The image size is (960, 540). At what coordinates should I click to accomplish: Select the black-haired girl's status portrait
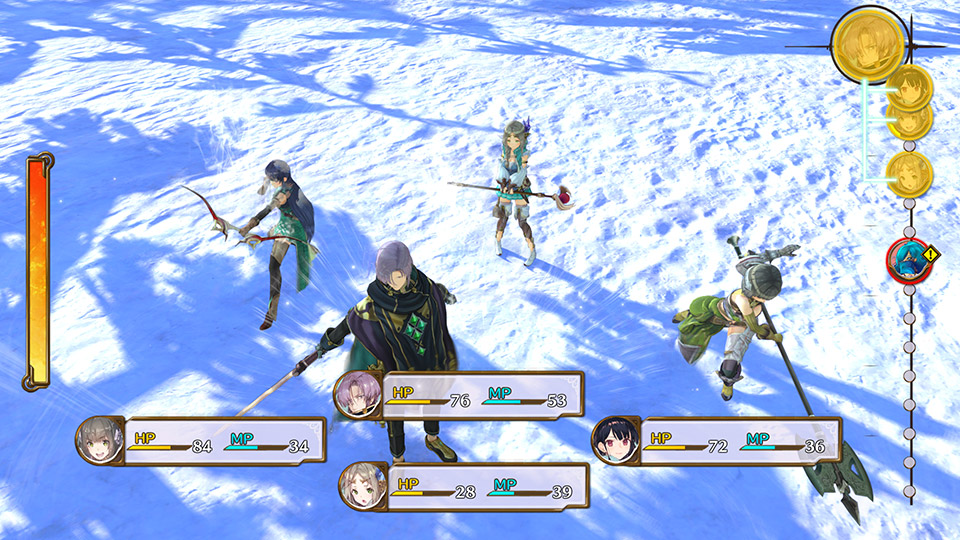pos(614,441)
